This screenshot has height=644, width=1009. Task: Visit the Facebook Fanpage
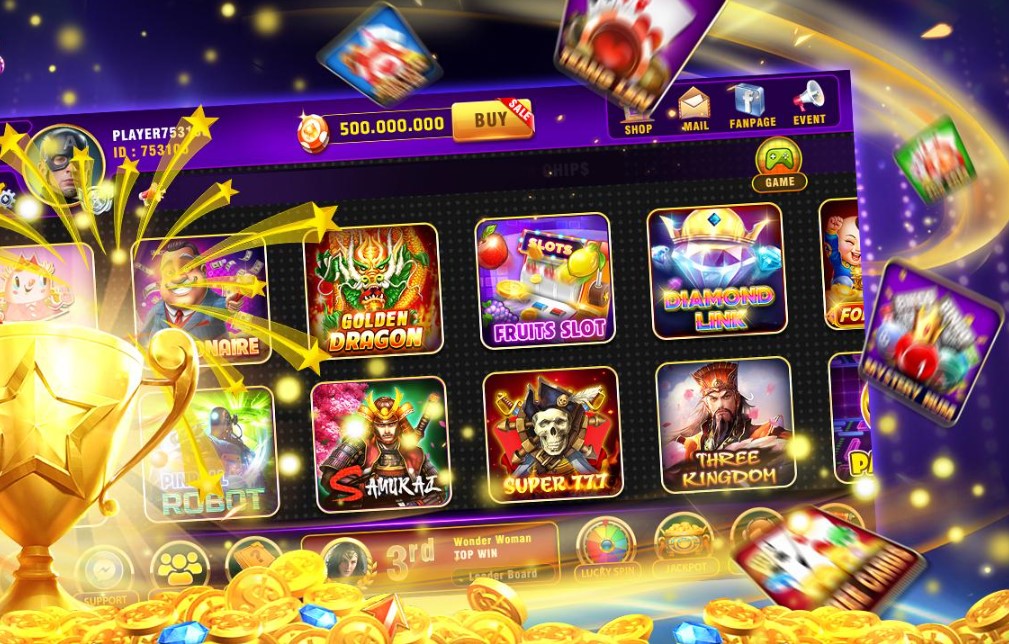coord(750,104)
